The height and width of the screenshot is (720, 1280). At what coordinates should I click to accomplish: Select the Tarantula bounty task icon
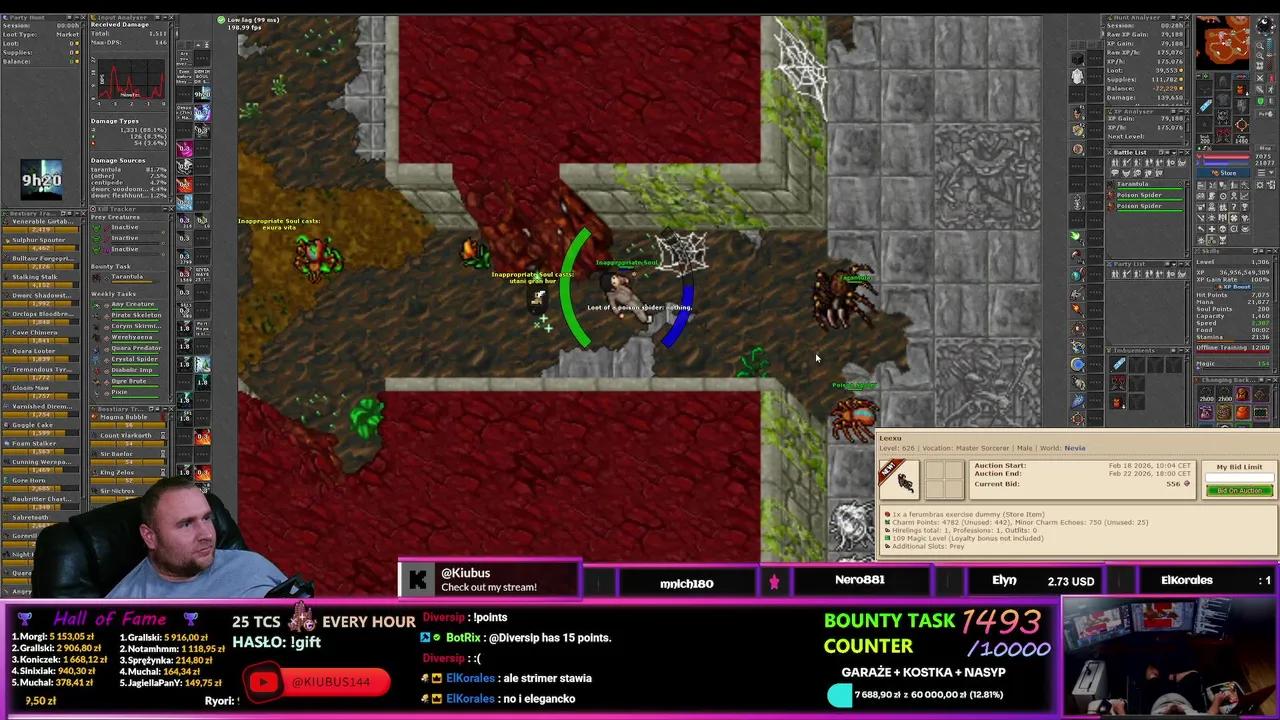97,277
